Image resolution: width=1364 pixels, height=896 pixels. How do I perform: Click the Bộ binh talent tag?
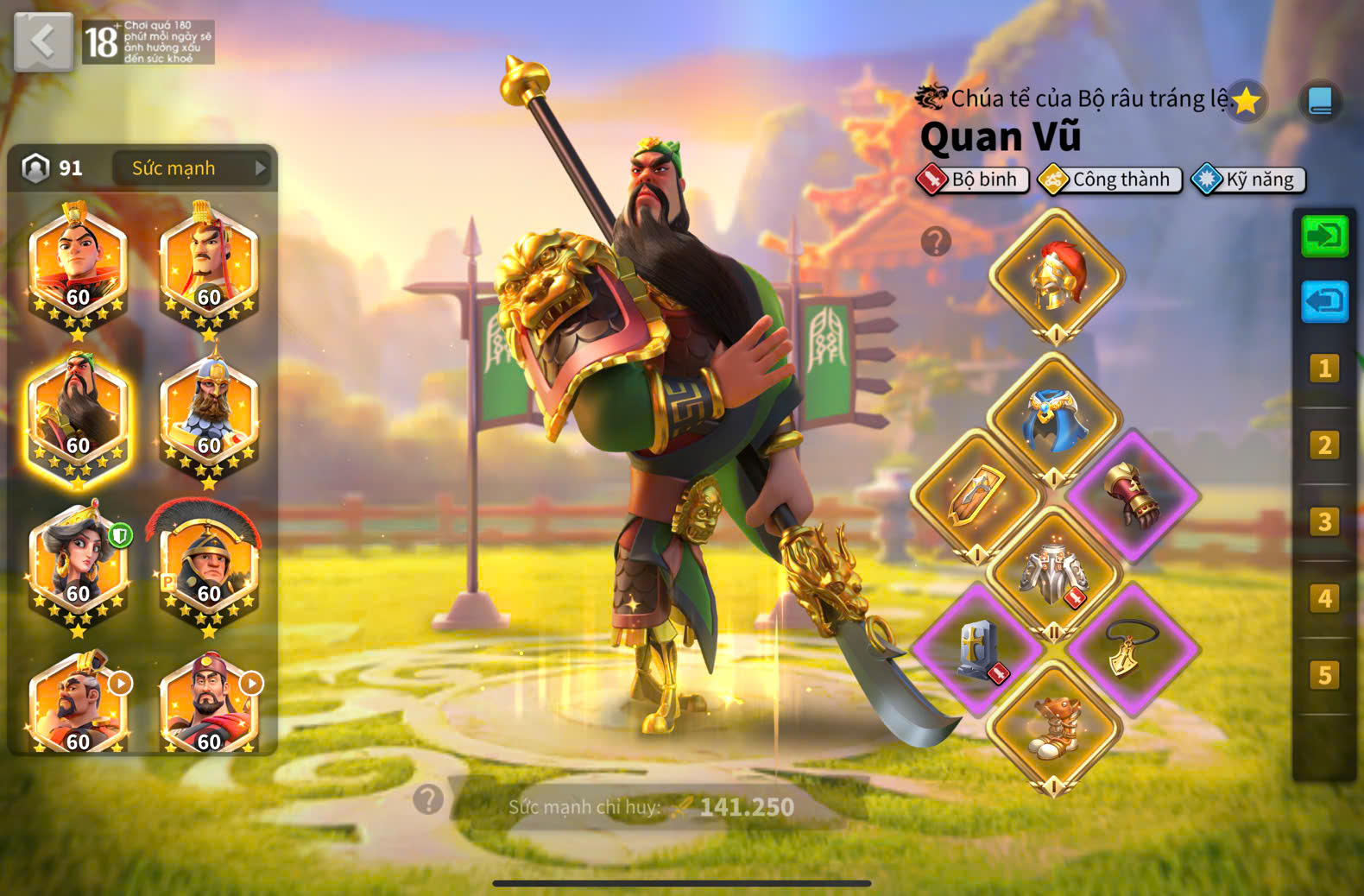[x=973, y=180]
